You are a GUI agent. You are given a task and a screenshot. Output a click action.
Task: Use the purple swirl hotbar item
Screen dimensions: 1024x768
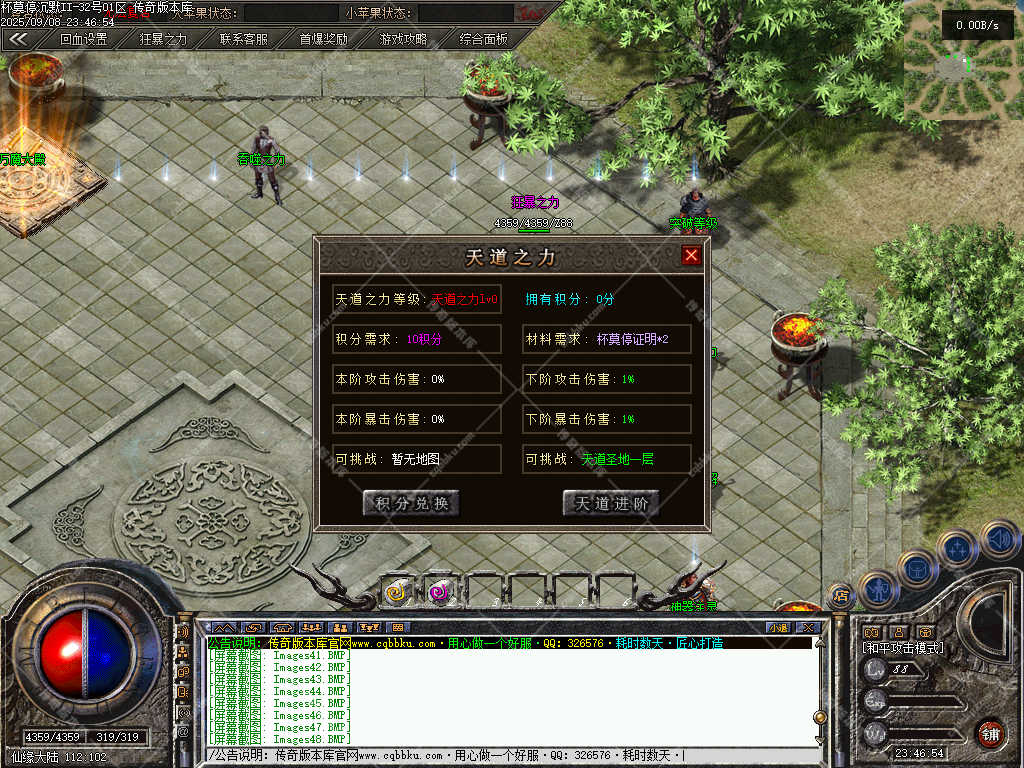[x=439, y=592]
